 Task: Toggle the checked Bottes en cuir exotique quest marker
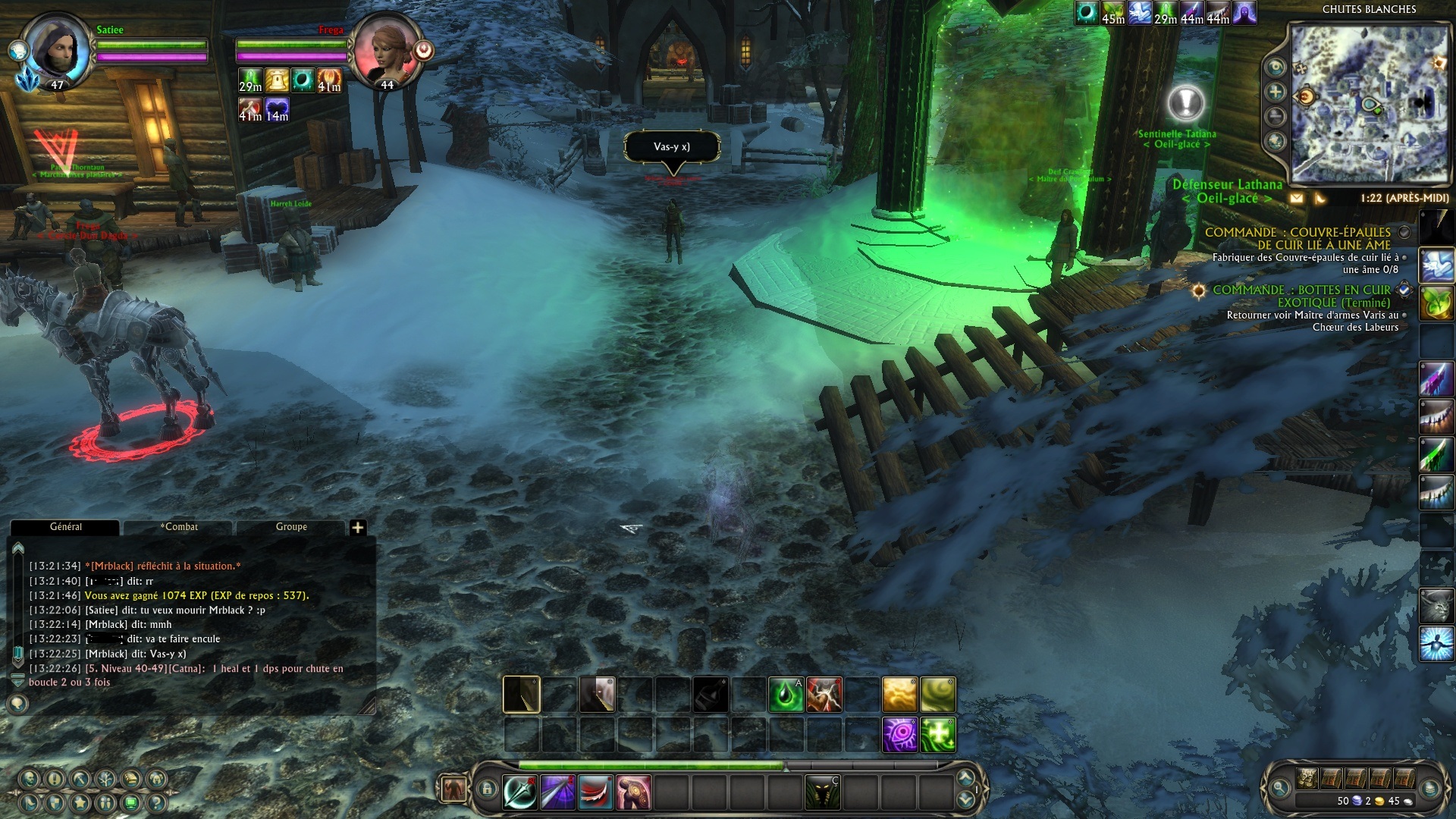(1404, 290)
